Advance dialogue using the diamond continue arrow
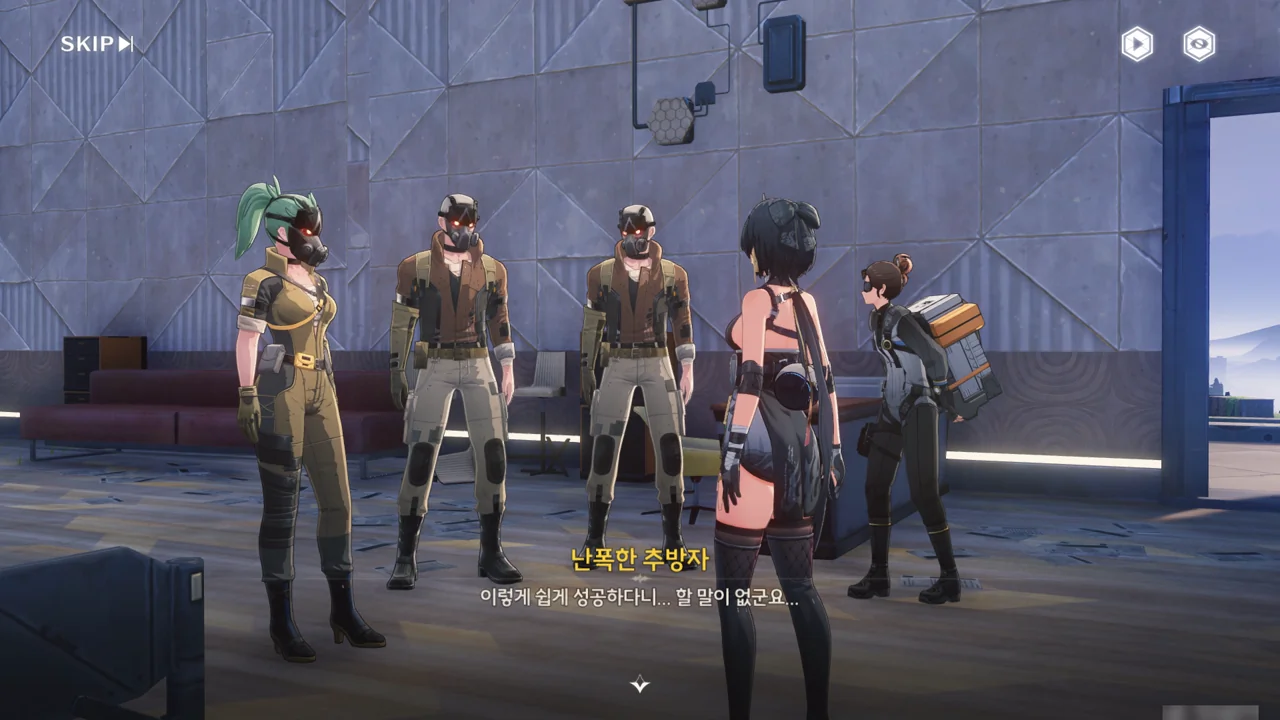 pyautogui.click(x=640, y=684)
